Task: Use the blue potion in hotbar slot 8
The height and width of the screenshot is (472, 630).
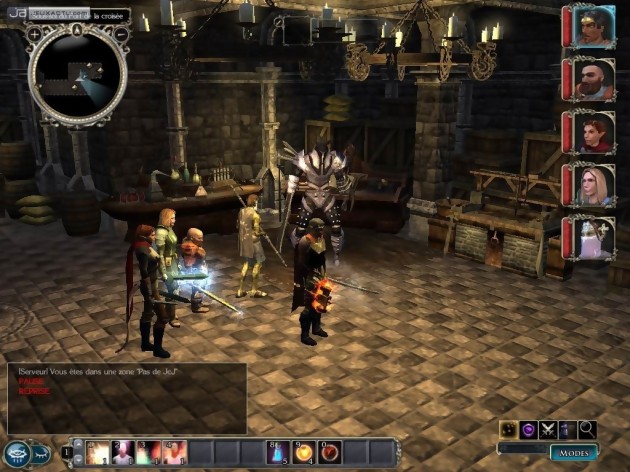Action: [279, 452]
